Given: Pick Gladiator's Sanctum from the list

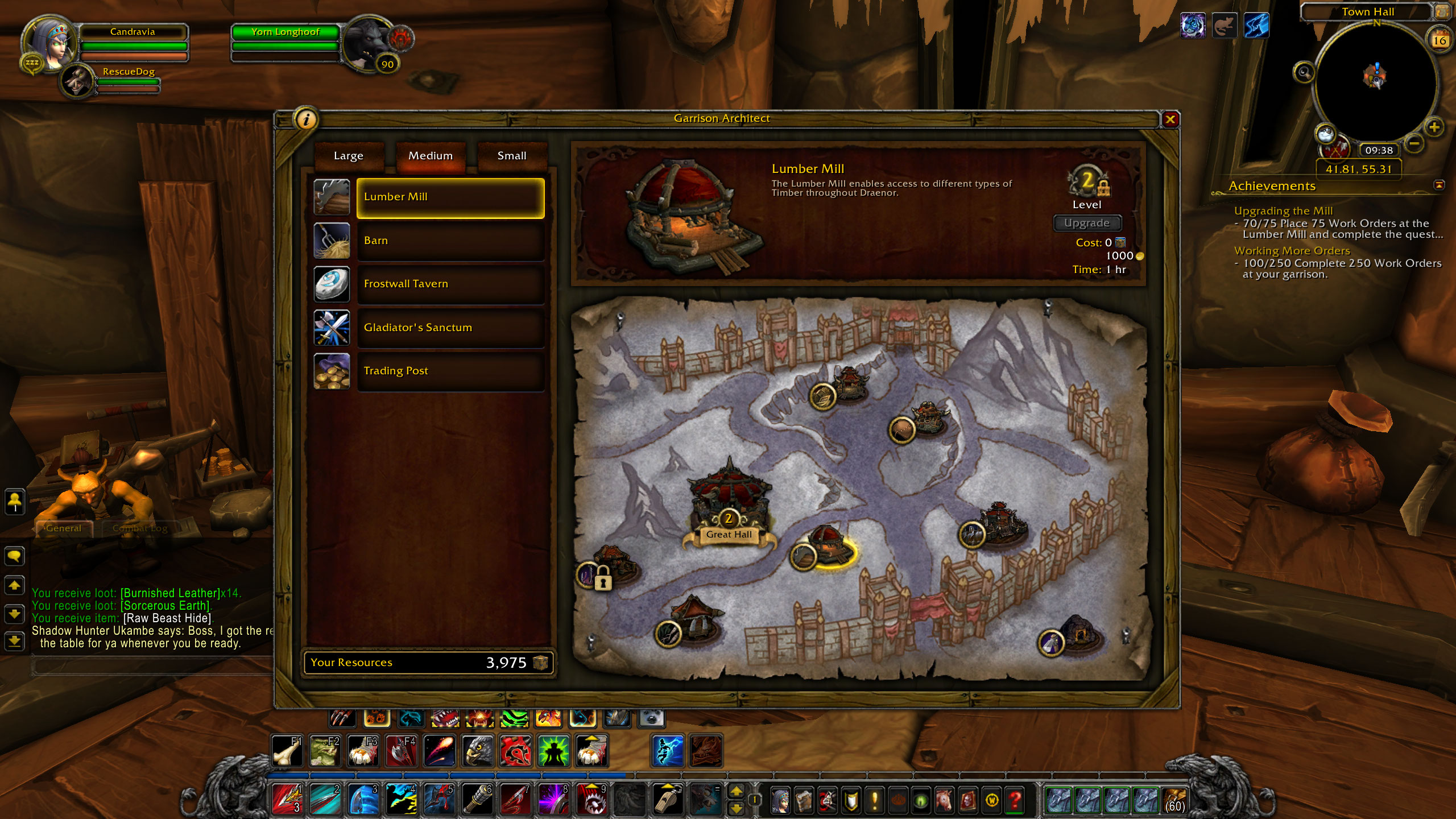Looking at the screenshot, I should pos(450,328).
